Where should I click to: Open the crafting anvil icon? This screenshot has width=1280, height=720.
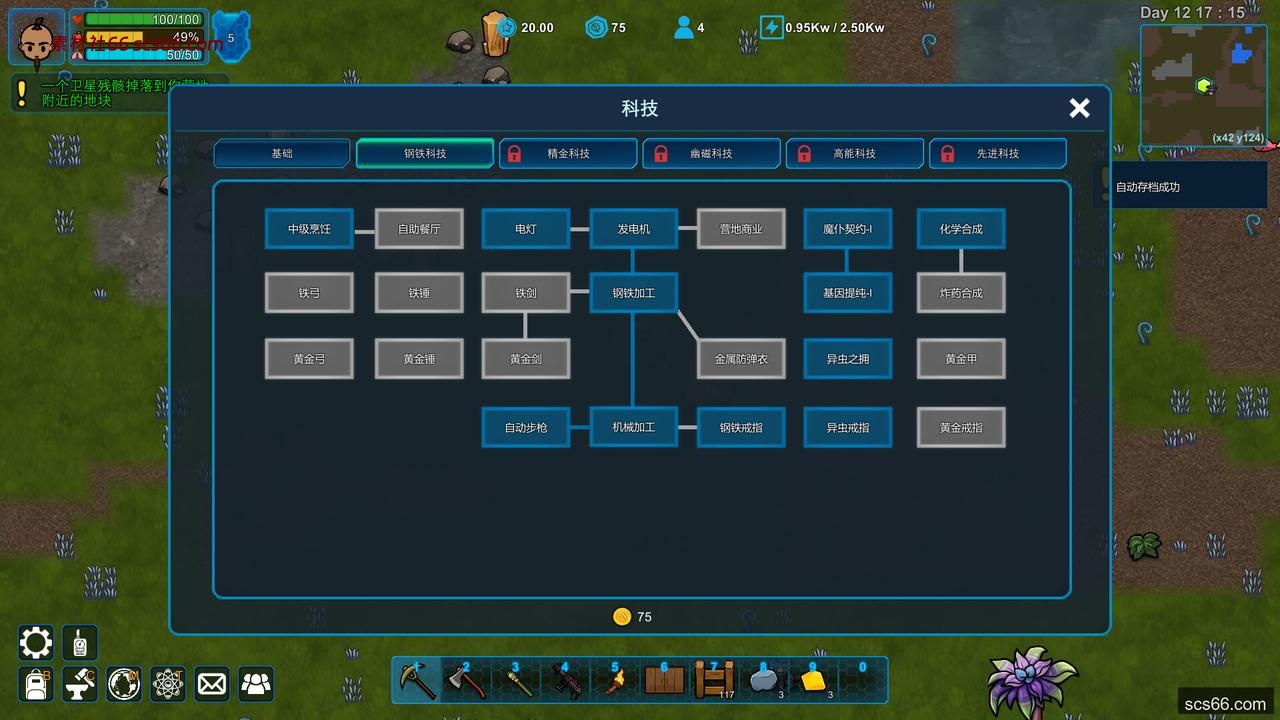click(x=79, y=684)
